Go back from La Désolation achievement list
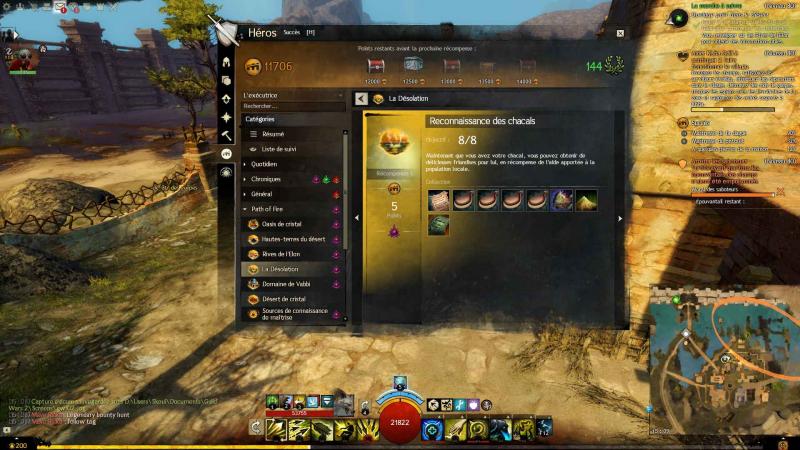 point(361,99)
